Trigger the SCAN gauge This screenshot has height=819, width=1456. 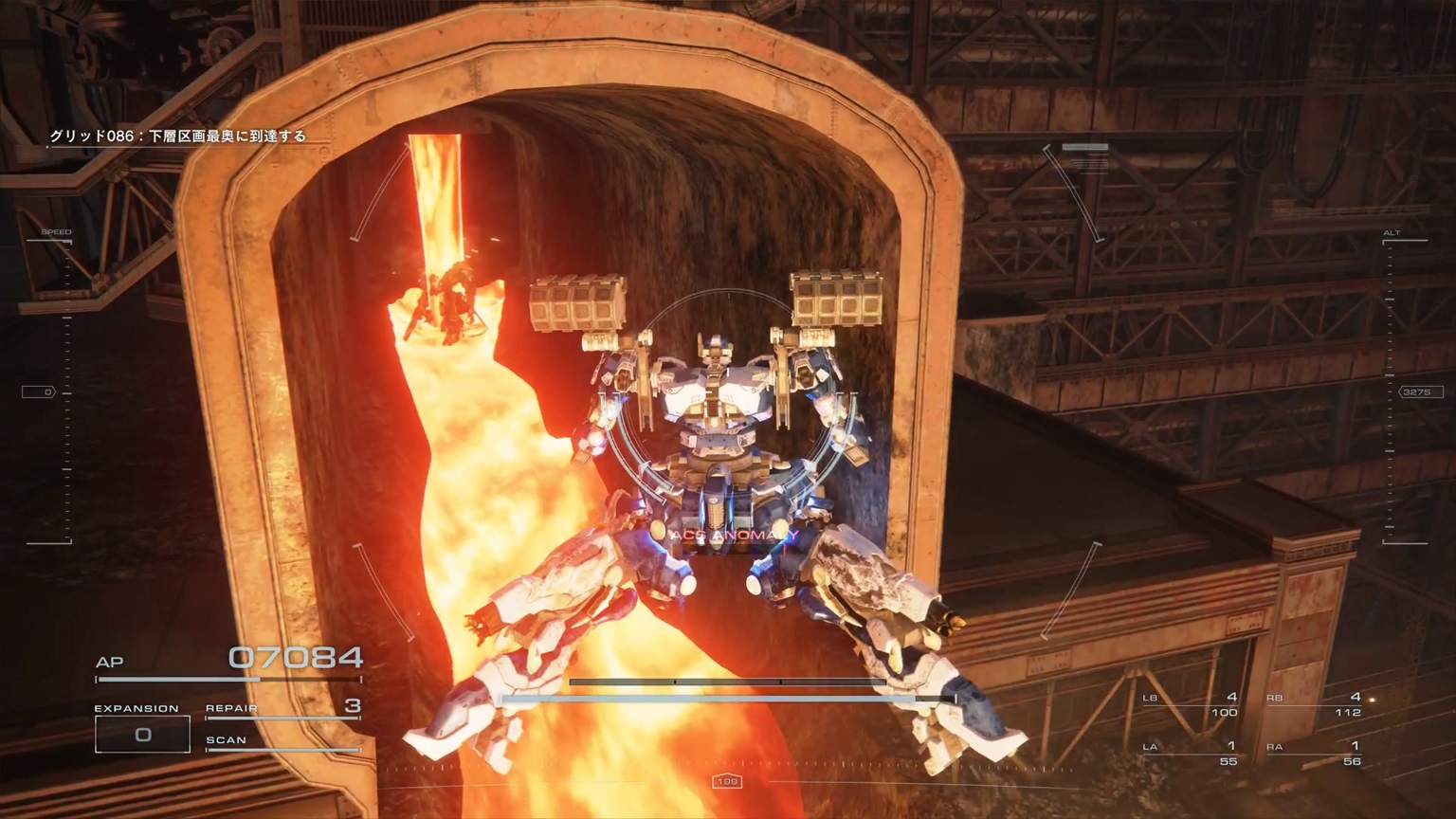282,741
